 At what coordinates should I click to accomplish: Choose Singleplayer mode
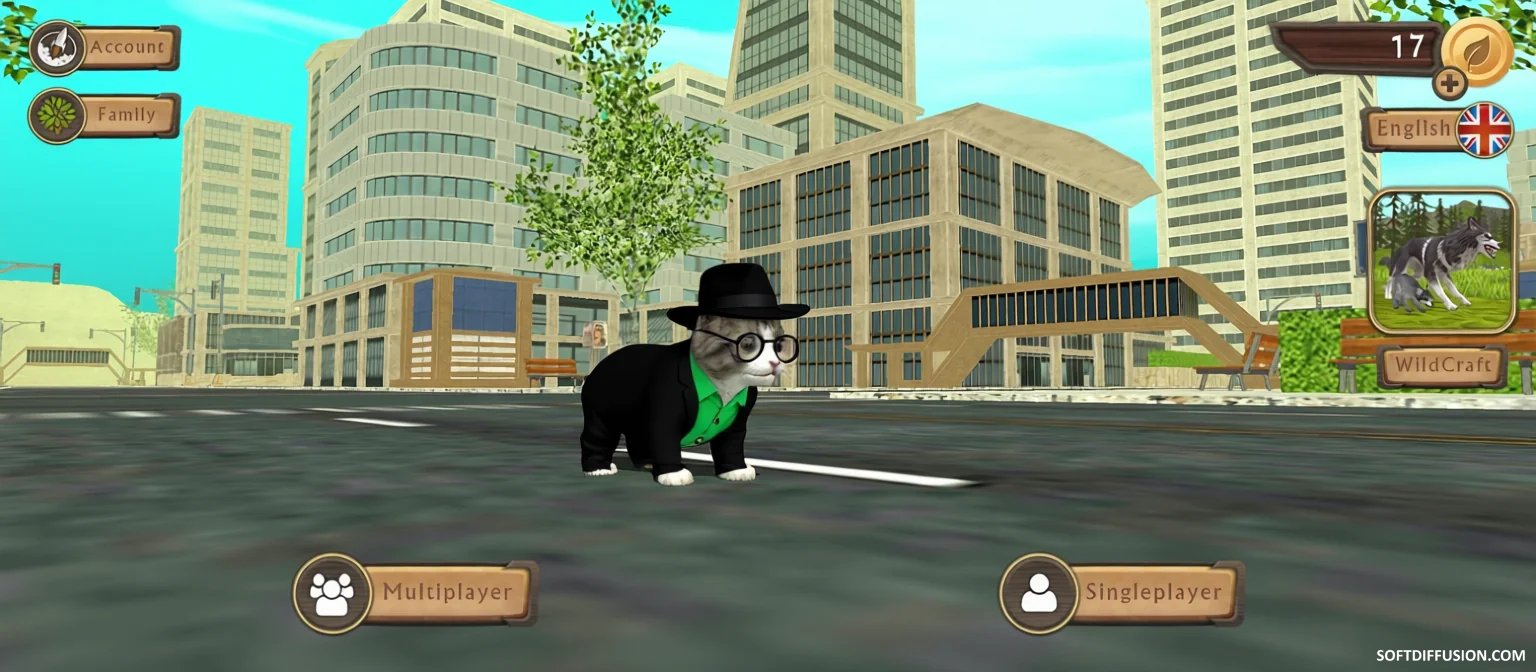click(1124, 593)
